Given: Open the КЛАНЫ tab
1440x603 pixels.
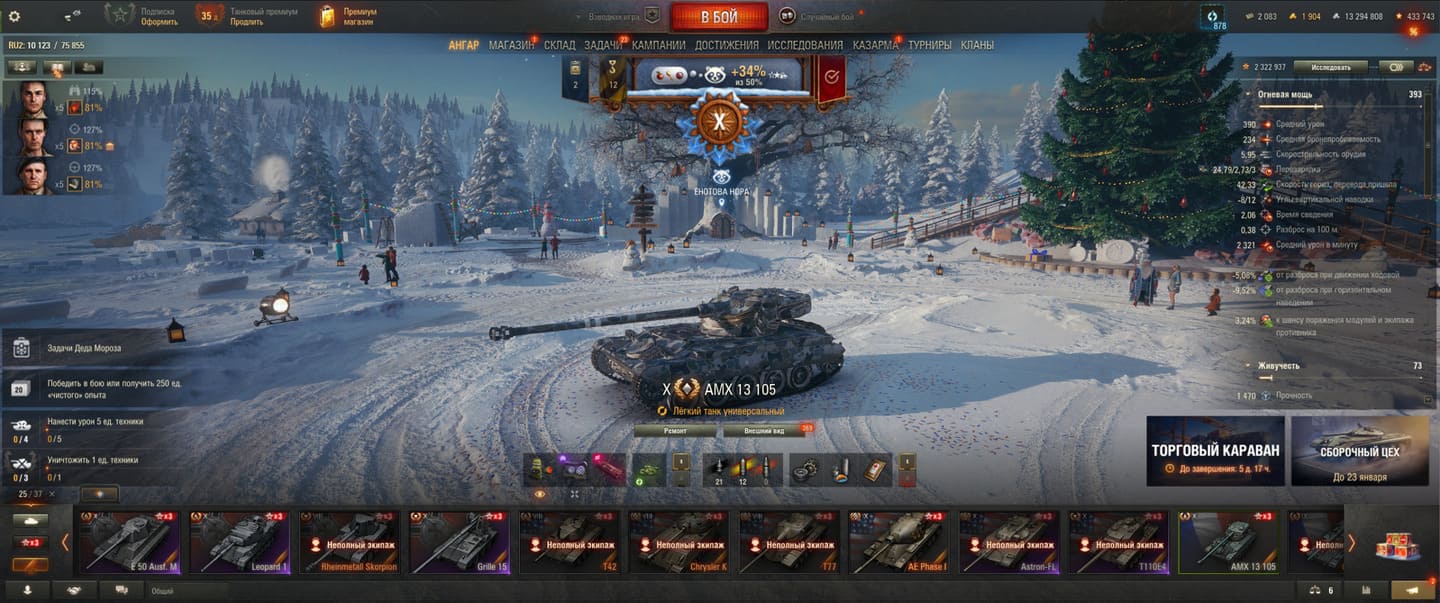Looking at the screenshot, I should (977, 45).
